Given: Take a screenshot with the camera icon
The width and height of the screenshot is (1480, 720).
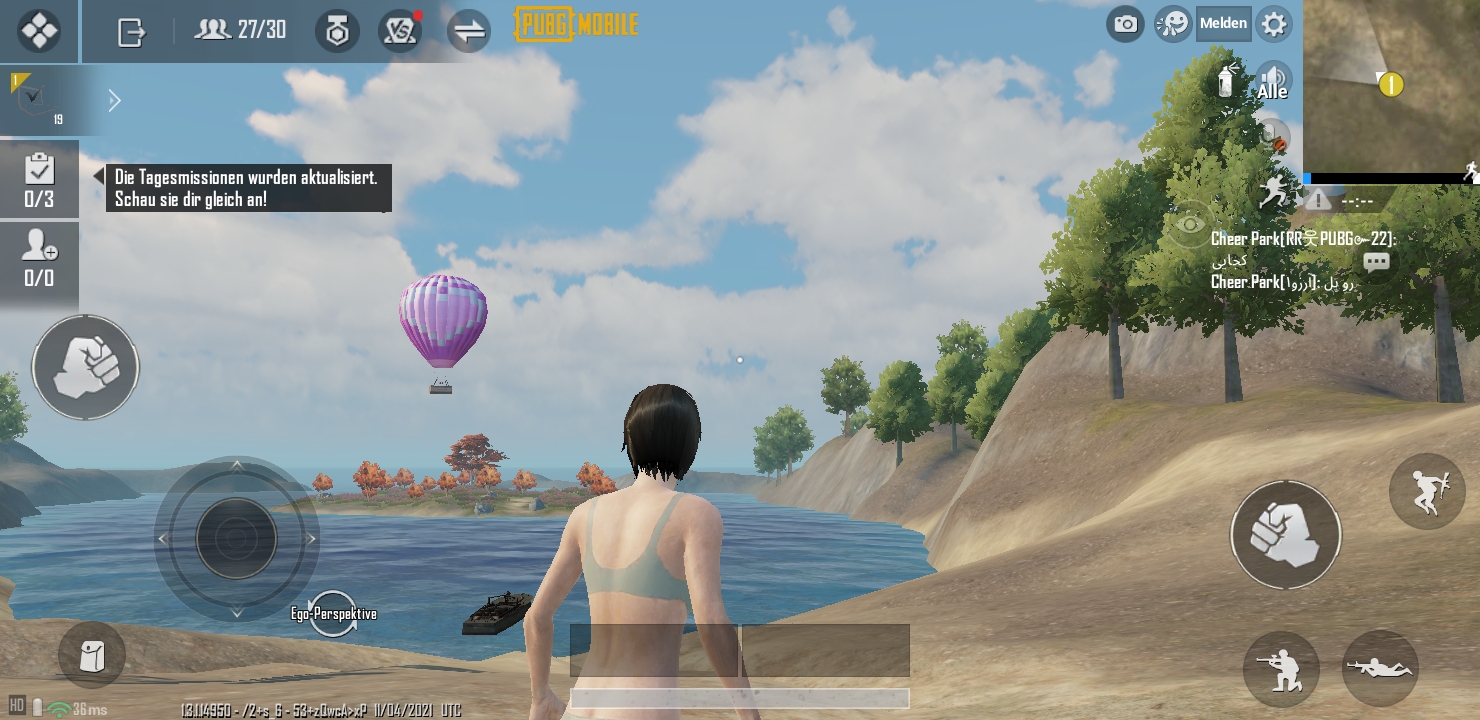Looking at the screenshot, I should (x=1126, y=24).
